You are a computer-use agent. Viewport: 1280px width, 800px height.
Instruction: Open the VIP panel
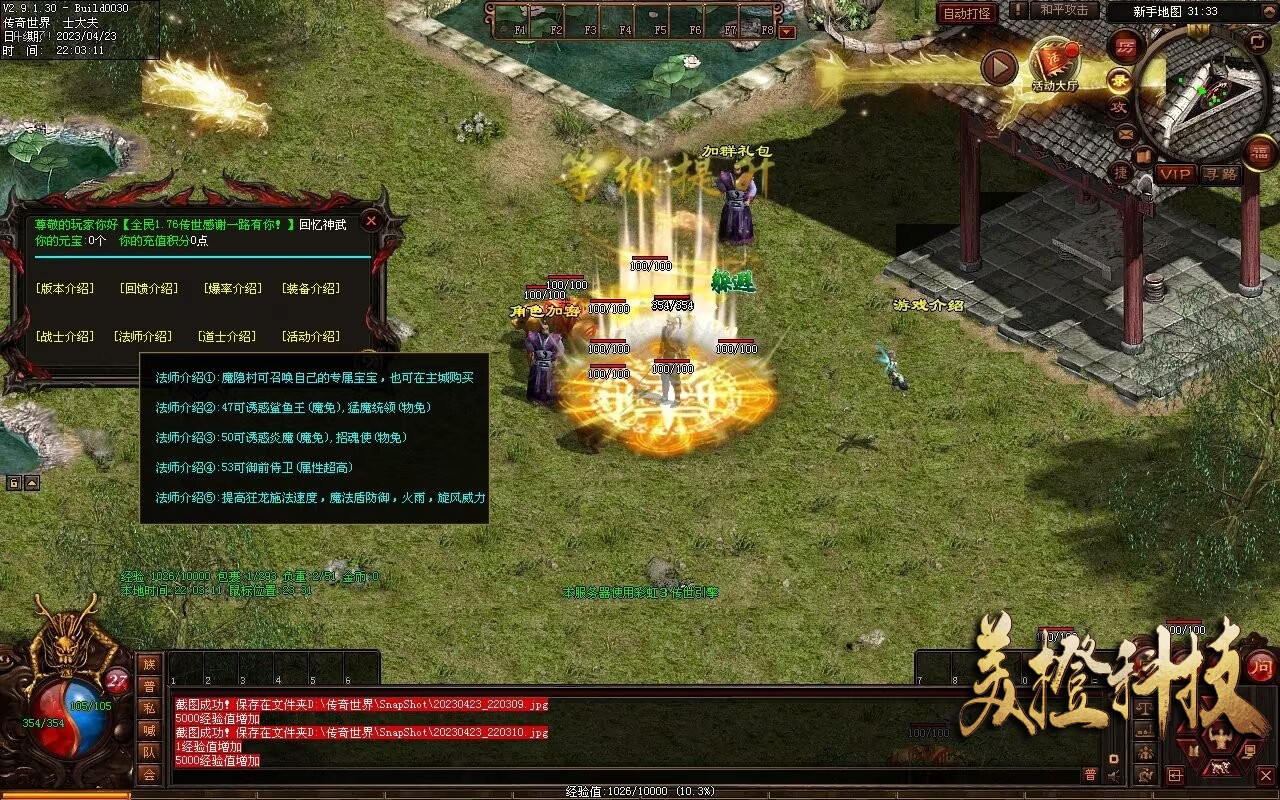click(x=1175, y=174)
